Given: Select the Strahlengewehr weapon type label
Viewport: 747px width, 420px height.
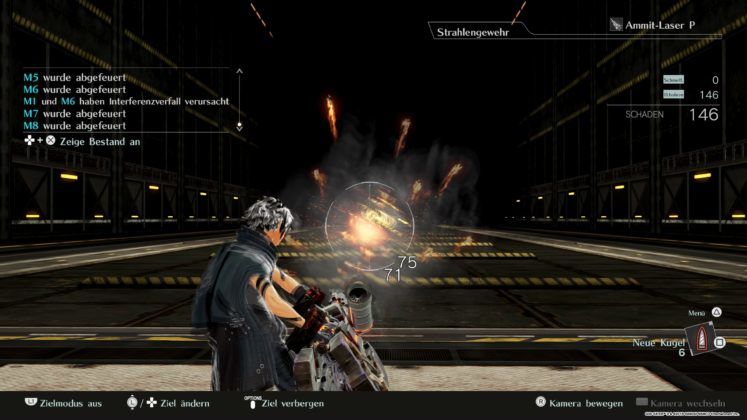Looking at the screenshot, I should point(469,33).
